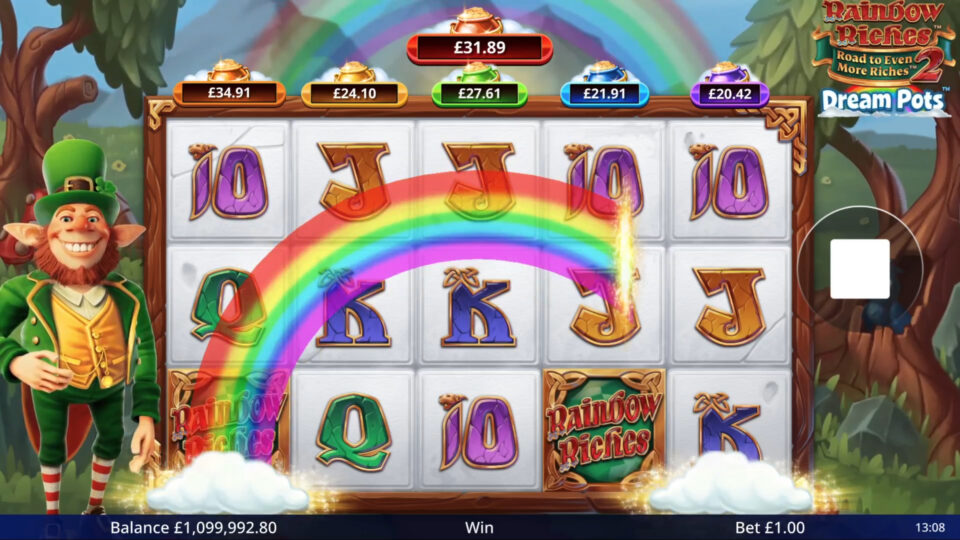Stop the spinning reels with the square button

click(x=859, y=268)
